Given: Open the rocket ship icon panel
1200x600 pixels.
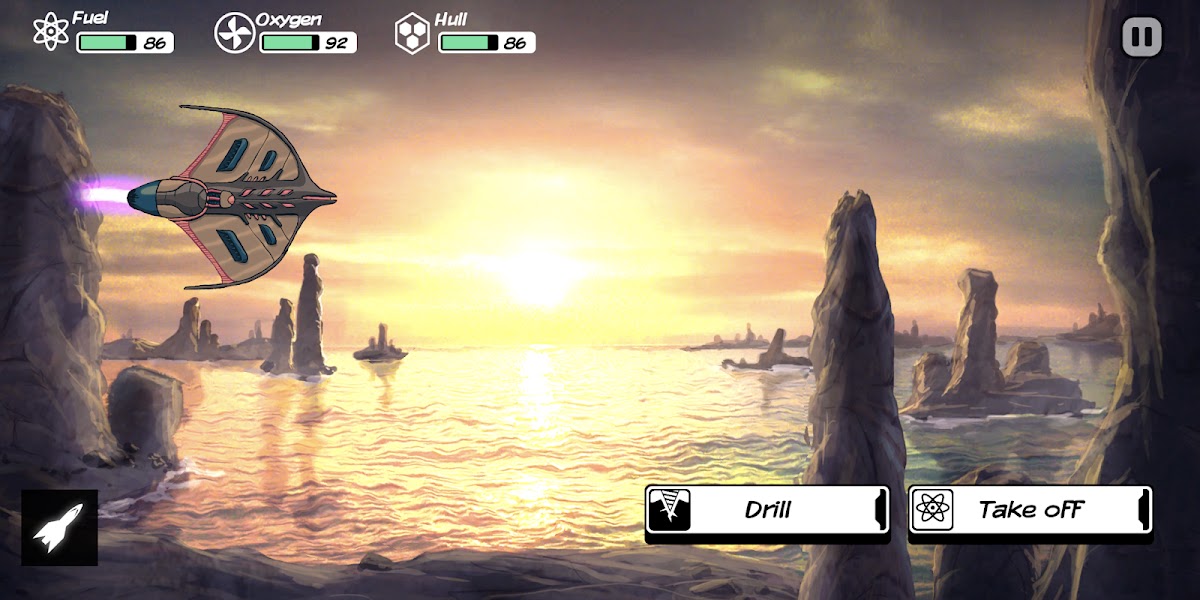Looking at the screenshot, I should click(x=60, y=527).
